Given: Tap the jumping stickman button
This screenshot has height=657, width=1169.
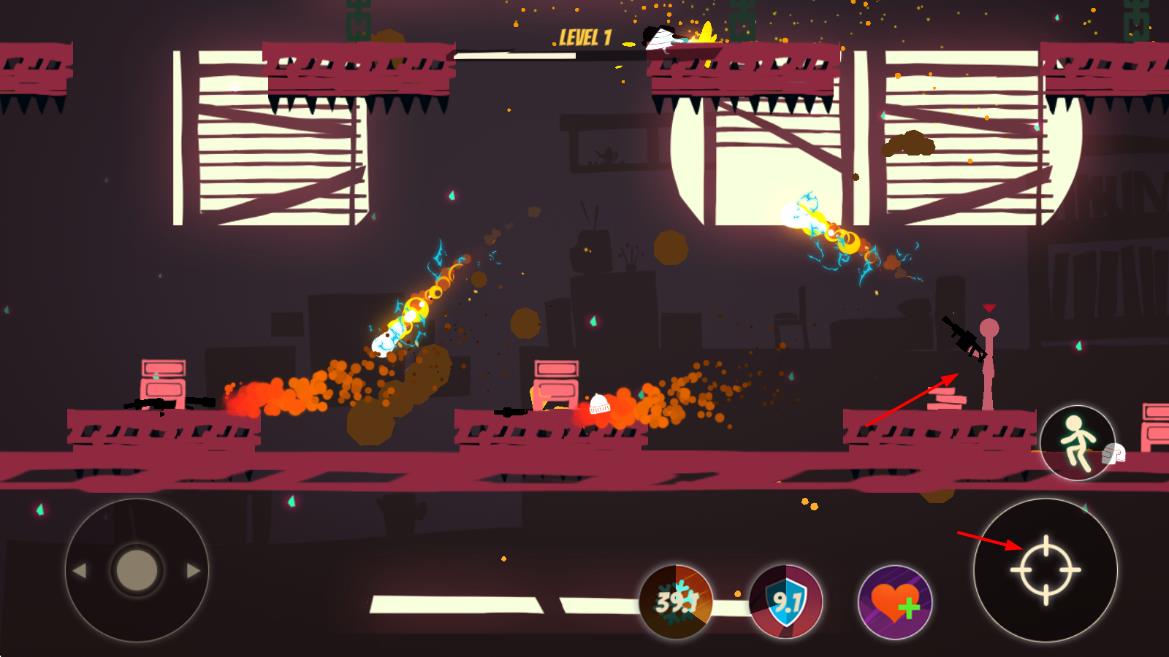Looking at the screenshot, I should pyautogui.click(x=1077, y=443).
